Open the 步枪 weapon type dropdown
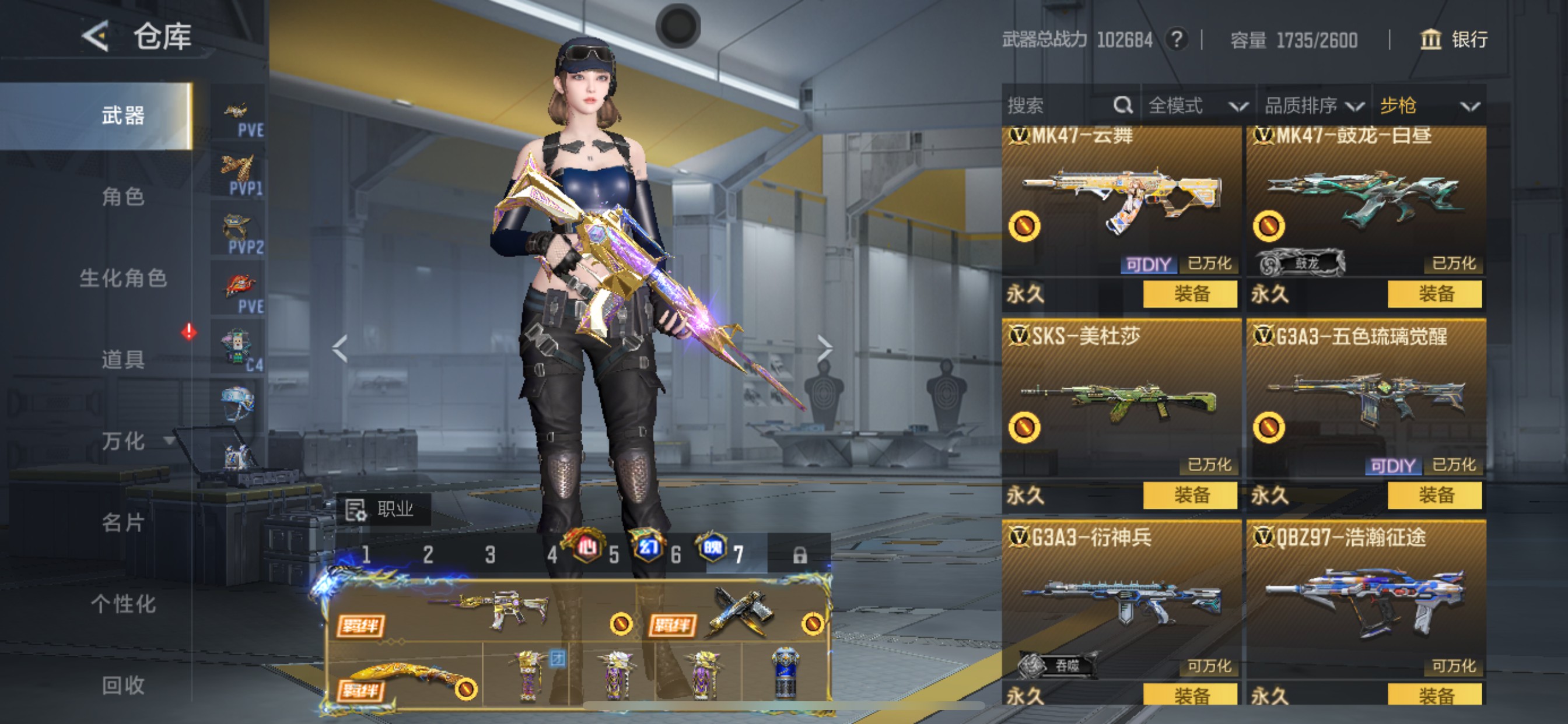1568x724 pixels. (x=1428, y=106)
